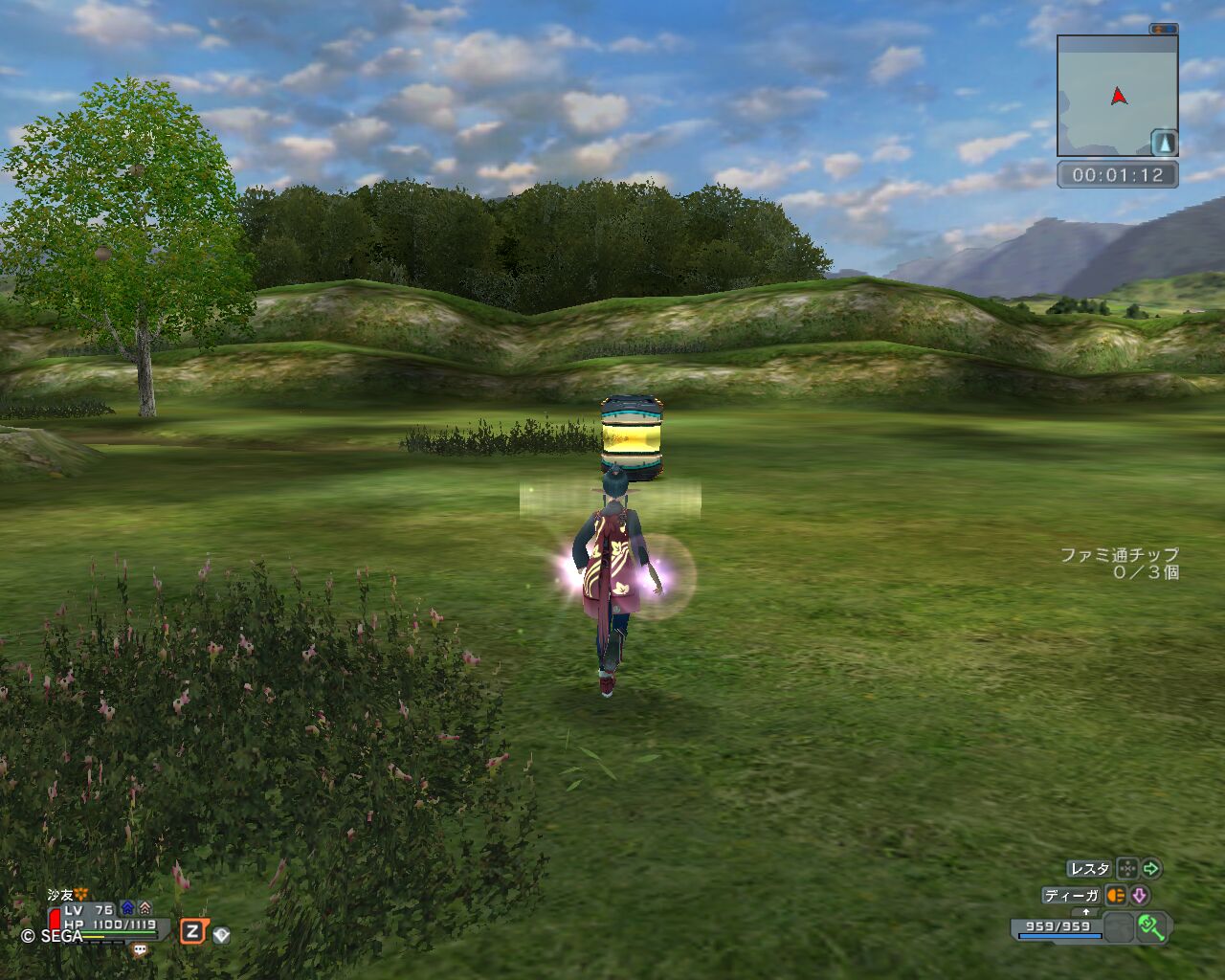Click the blue chevron buff icon
This screenshot has height=980, width=1225.
pyautogui.click(x=127, y=908)
